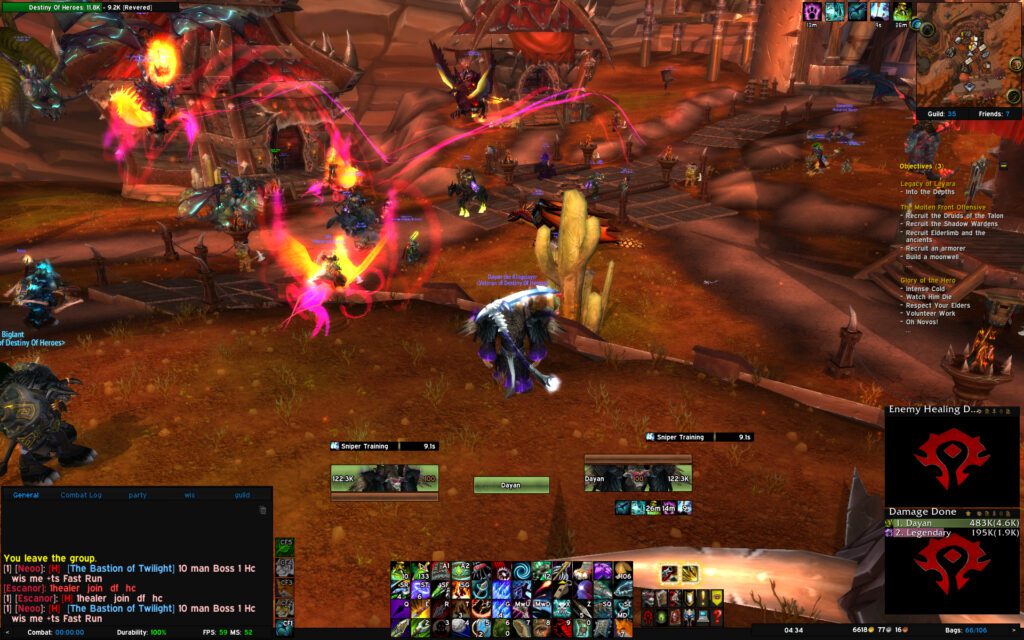This screenshot has height=640, width=1024.
Task: Click the Dayan target frame portrait
Action: click(x=638, y=479)
